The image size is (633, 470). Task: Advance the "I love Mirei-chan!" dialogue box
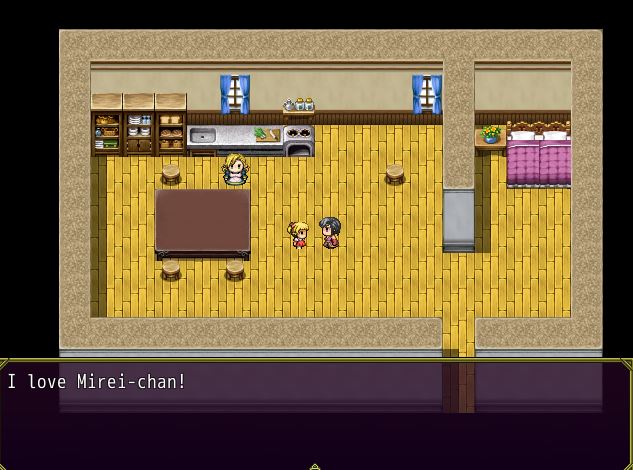point(316,412)
